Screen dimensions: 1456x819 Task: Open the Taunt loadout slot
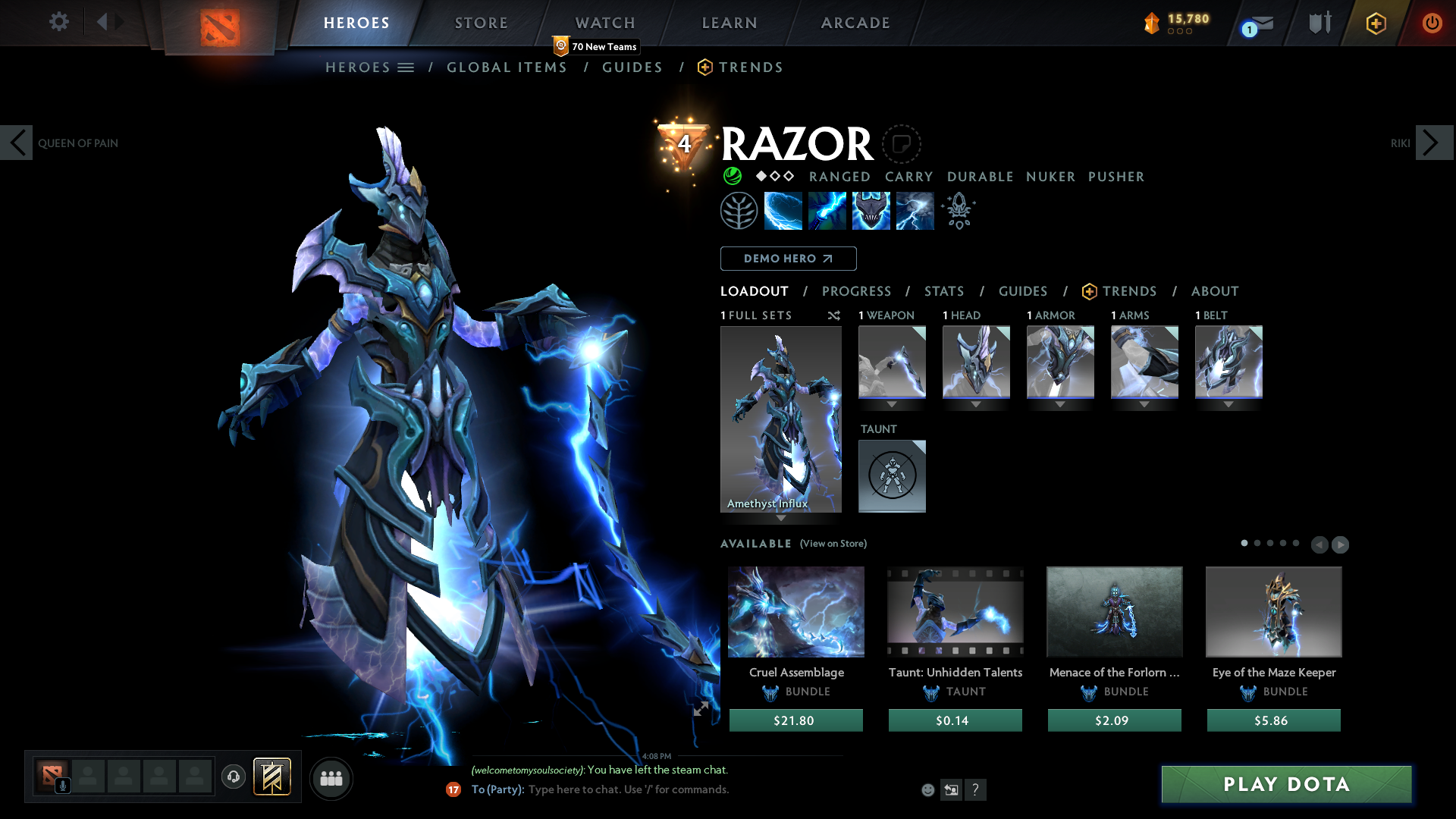click(892, 475)
